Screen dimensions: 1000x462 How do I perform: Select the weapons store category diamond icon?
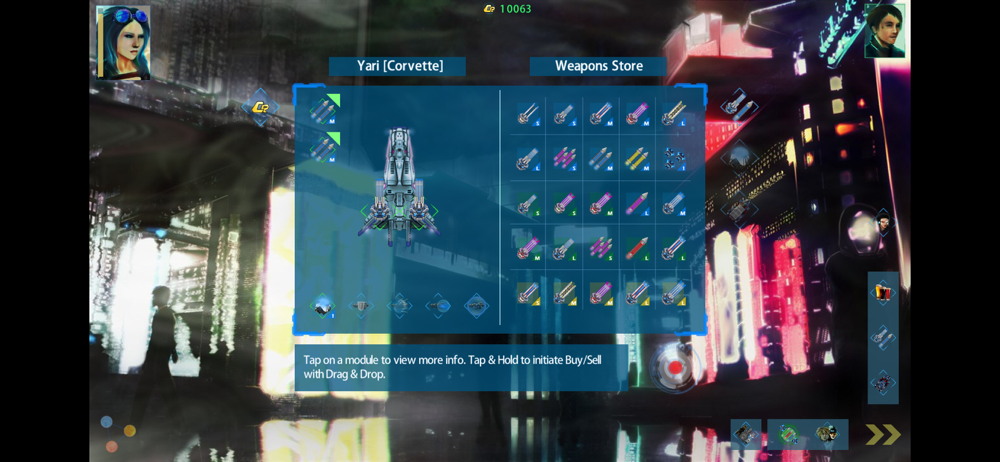738,104
